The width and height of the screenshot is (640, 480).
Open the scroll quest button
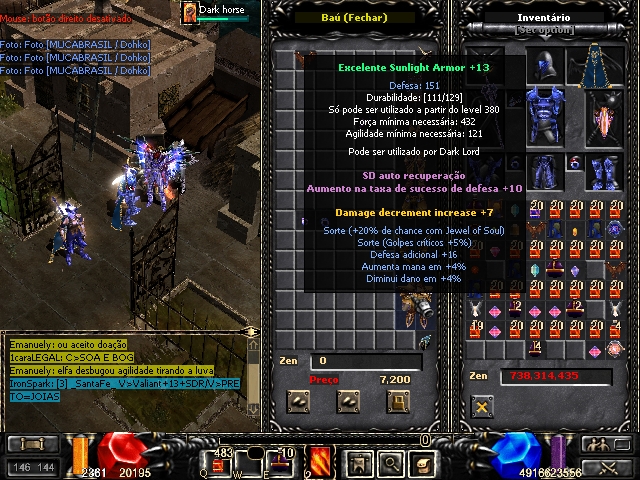[x=423, y=462]
